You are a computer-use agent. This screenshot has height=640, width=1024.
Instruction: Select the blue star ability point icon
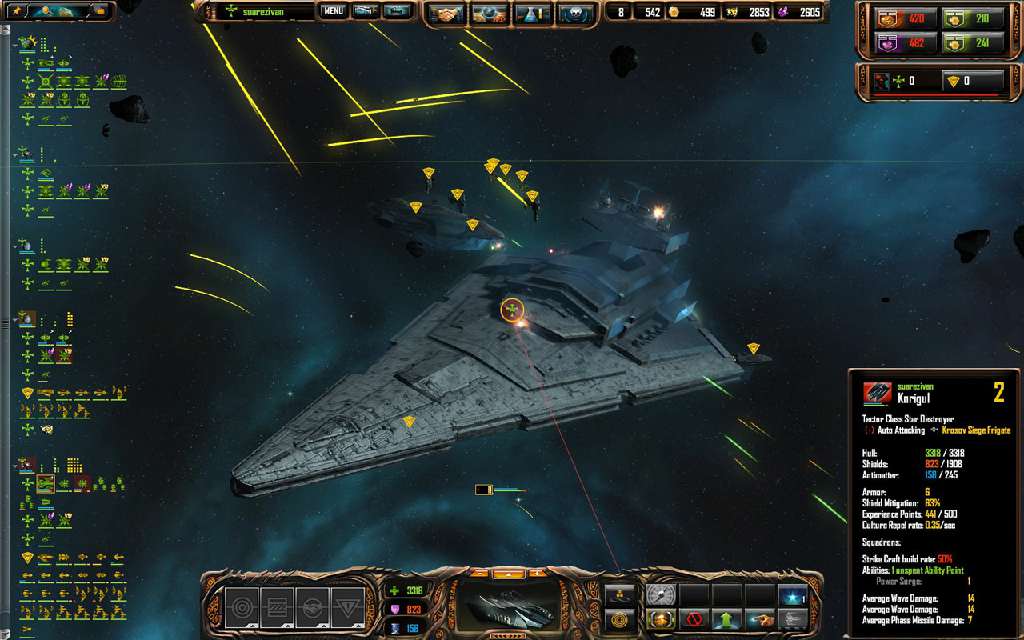791,596
